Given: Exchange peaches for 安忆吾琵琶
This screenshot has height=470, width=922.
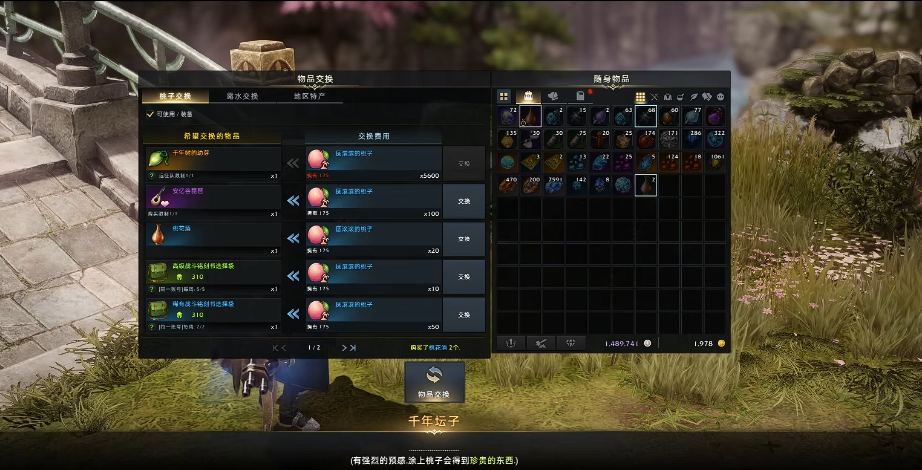Looking at the screenshot, I should (x=463, y=201).
